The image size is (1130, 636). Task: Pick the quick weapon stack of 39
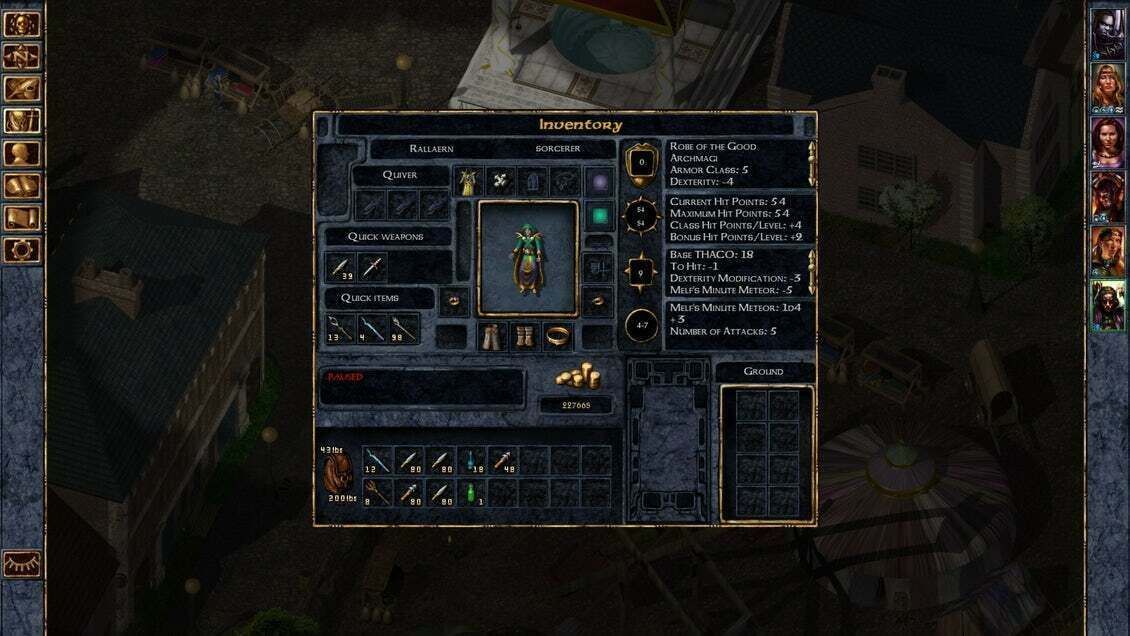(x=342, y=267)
